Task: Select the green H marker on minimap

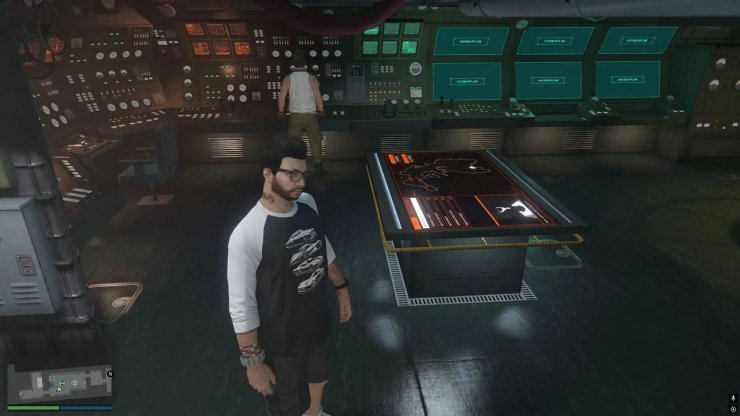Action: [x=62, y=382]
